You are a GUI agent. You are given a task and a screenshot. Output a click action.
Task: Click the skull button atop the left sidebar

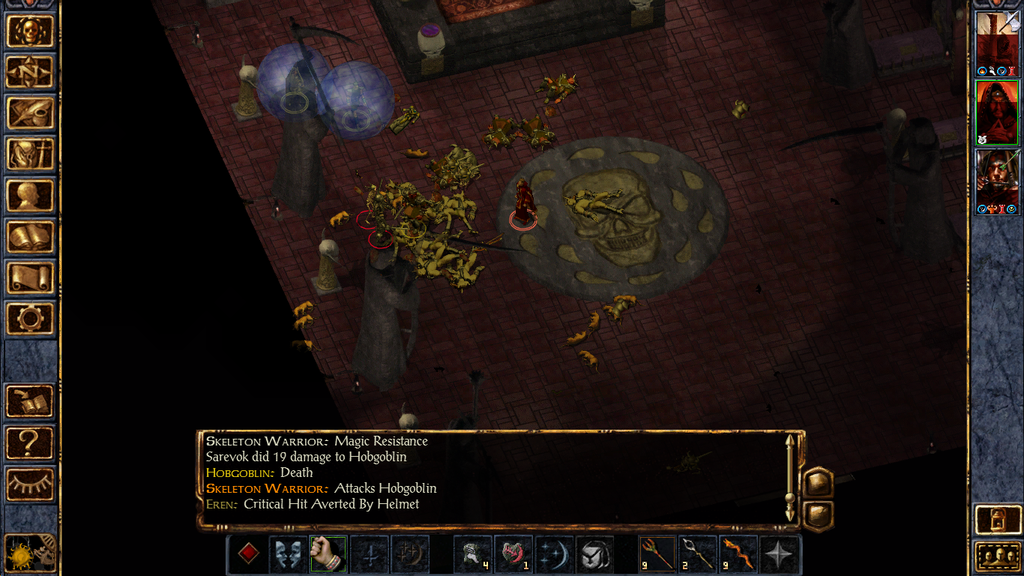point(30,31)
